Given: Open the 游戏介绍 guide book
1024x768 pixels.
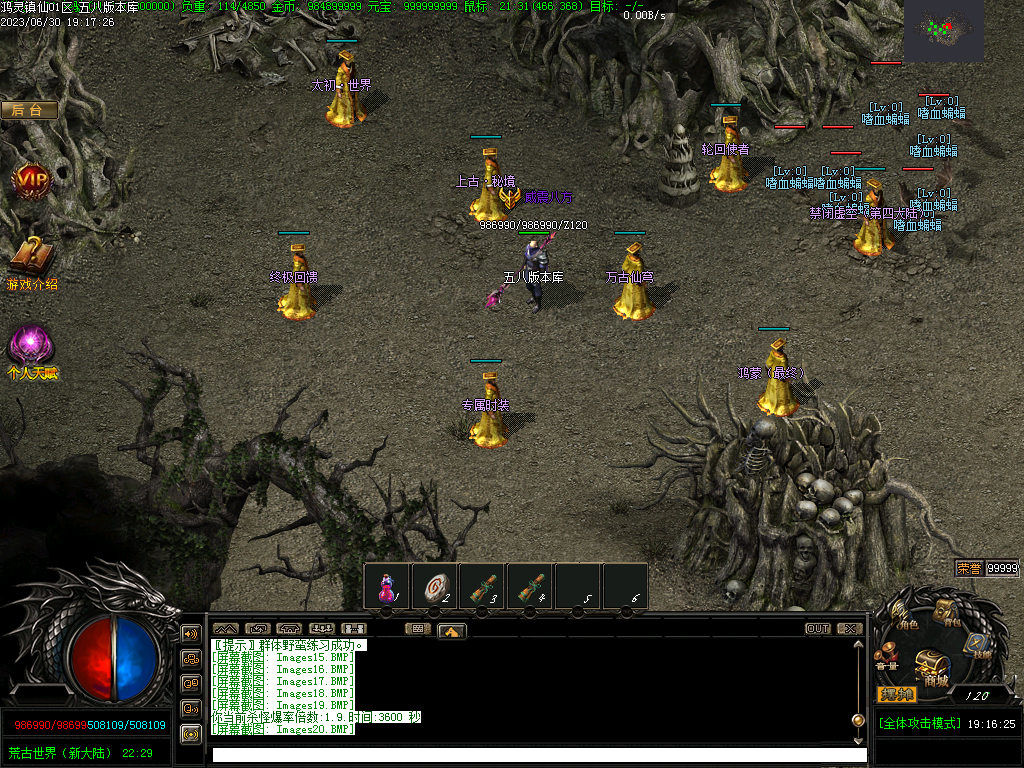Looking at the screenshot, I should [x=30, y=258].
